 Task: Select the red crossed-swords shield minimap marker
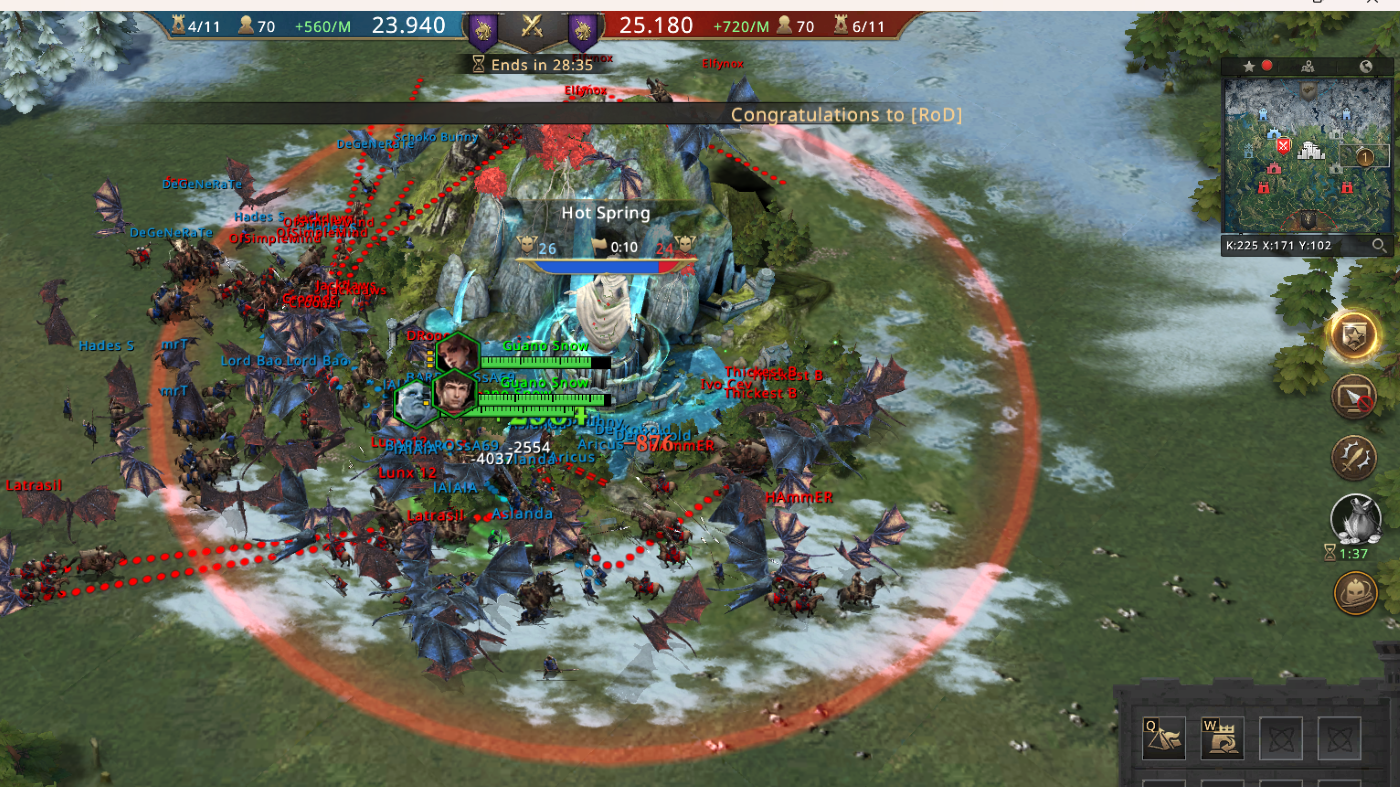pyautogui.click(x=1283, y=147)
